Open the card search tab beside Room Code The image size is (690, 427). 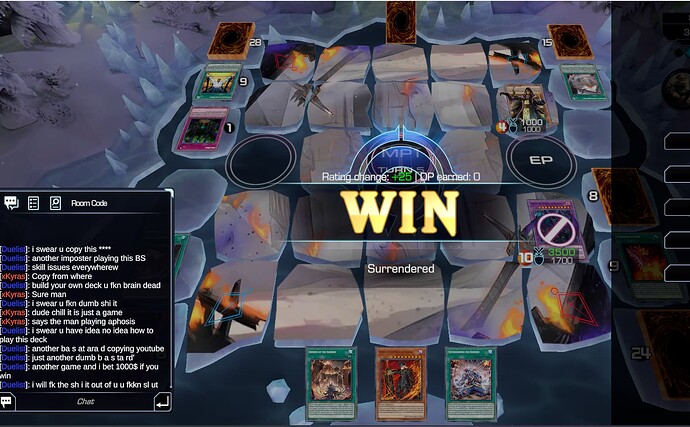click(55, 203)
